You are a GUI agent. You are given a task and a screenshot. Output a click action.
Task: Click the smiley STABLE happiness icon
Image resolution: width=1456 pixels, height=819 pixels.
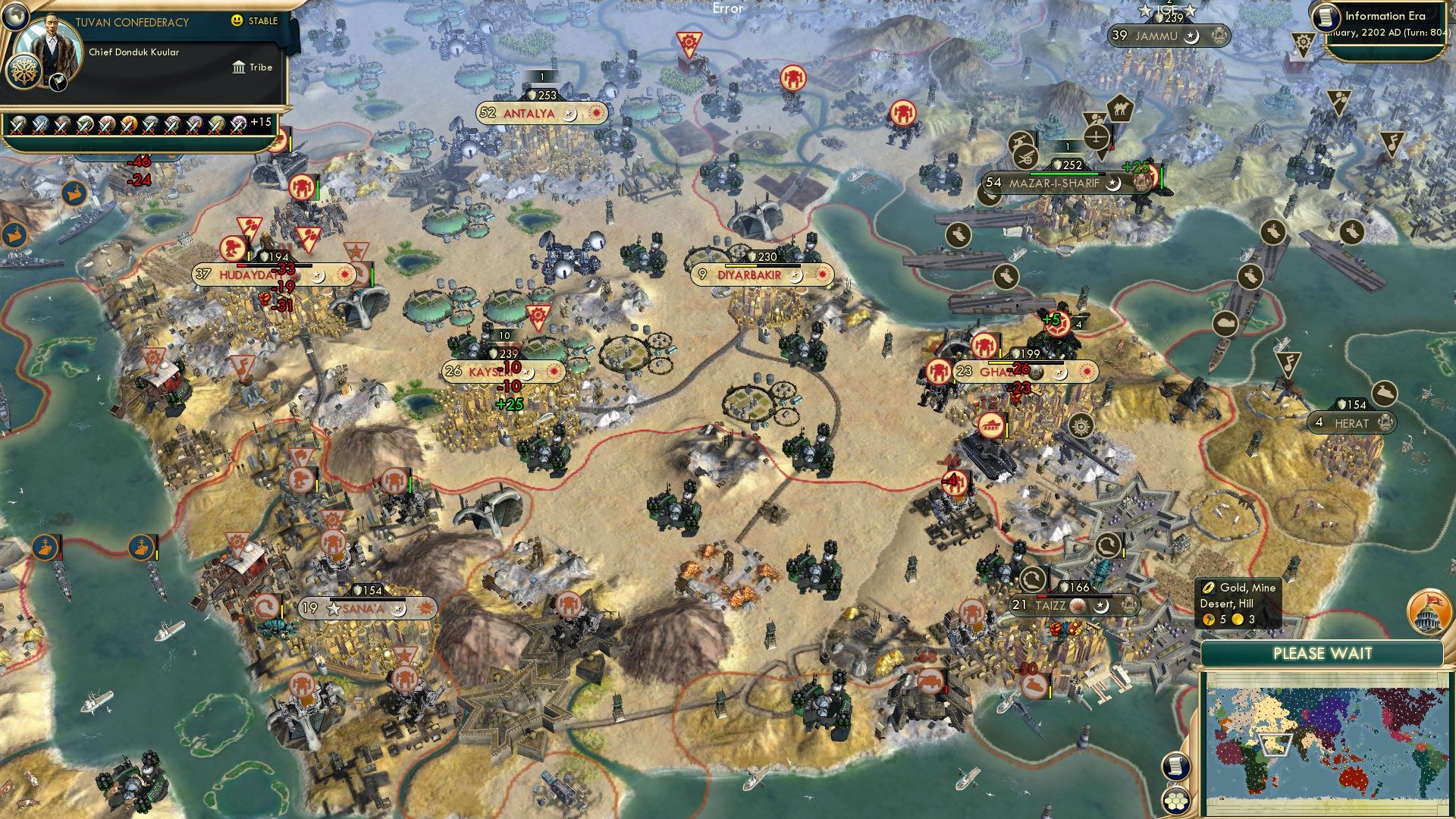[x=237, y=21]
